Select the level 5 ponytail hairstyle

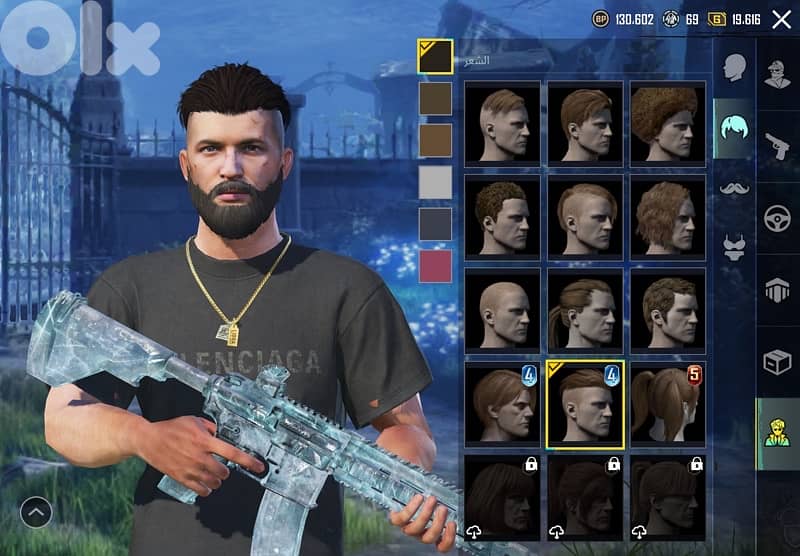(x=667, y=402)
